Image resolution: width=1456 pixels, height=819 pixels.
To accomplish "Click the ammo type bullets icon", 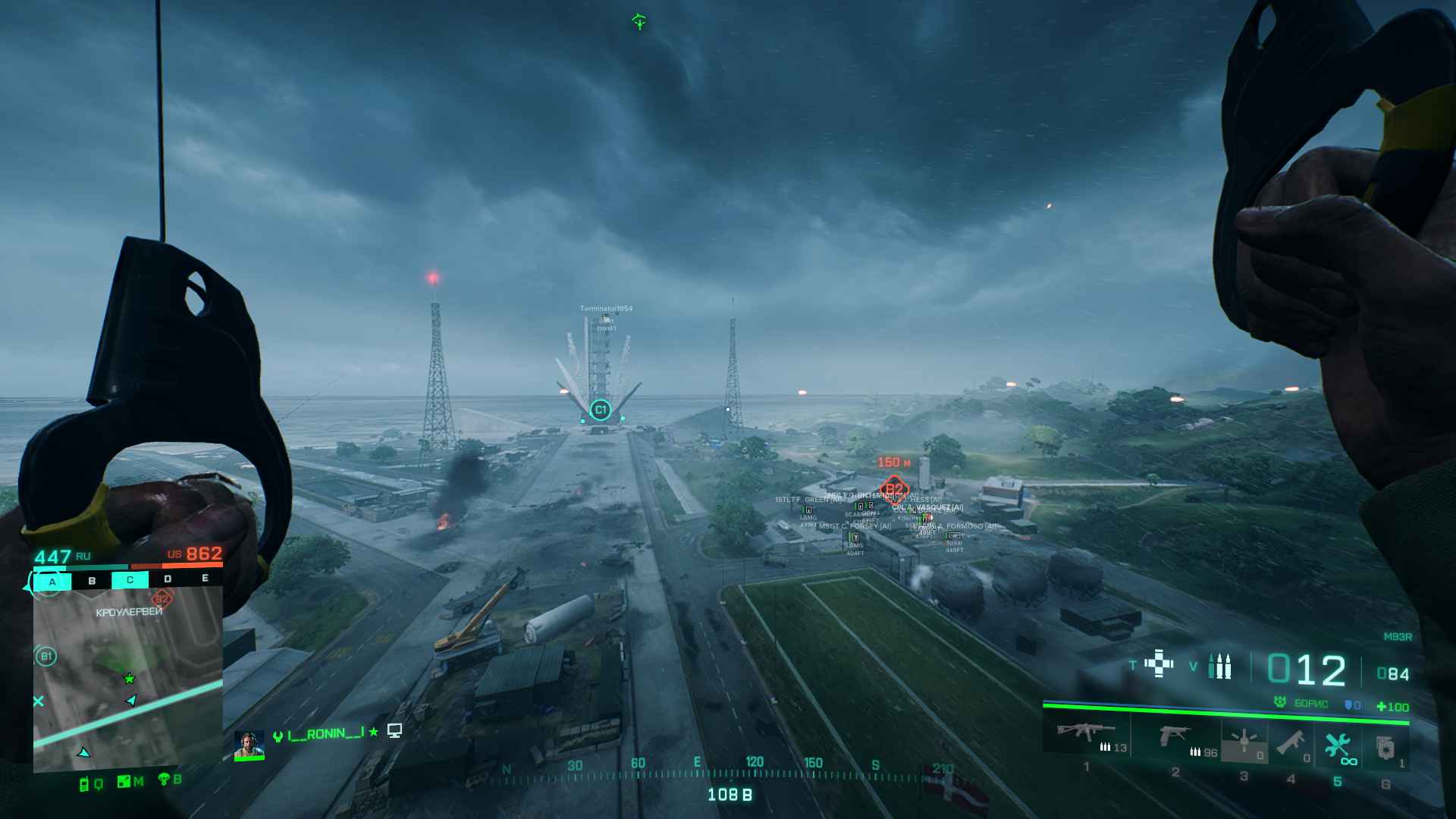I will pyautogui.click(x=1219, y=666).
